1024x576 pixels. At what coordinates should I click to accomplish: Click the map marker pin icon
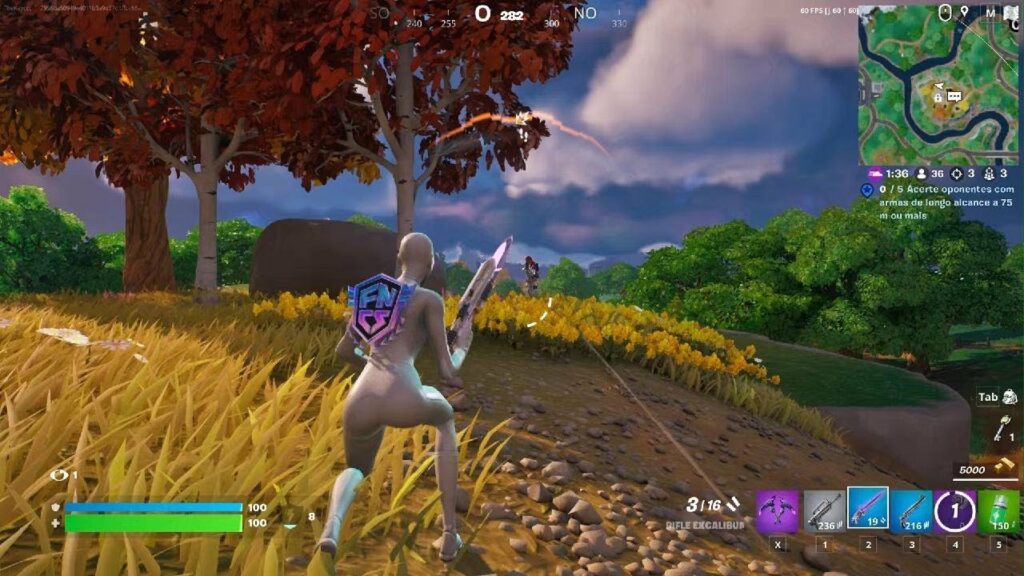coord(964,12)
